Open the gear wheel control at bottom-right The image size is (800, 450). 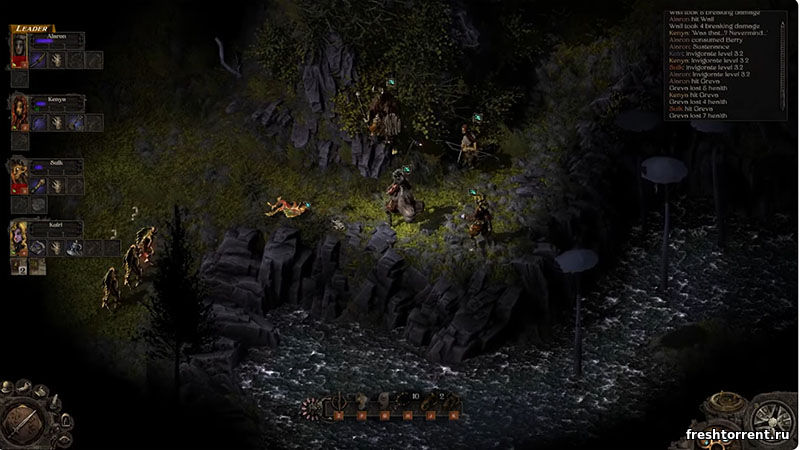point(770,420)
